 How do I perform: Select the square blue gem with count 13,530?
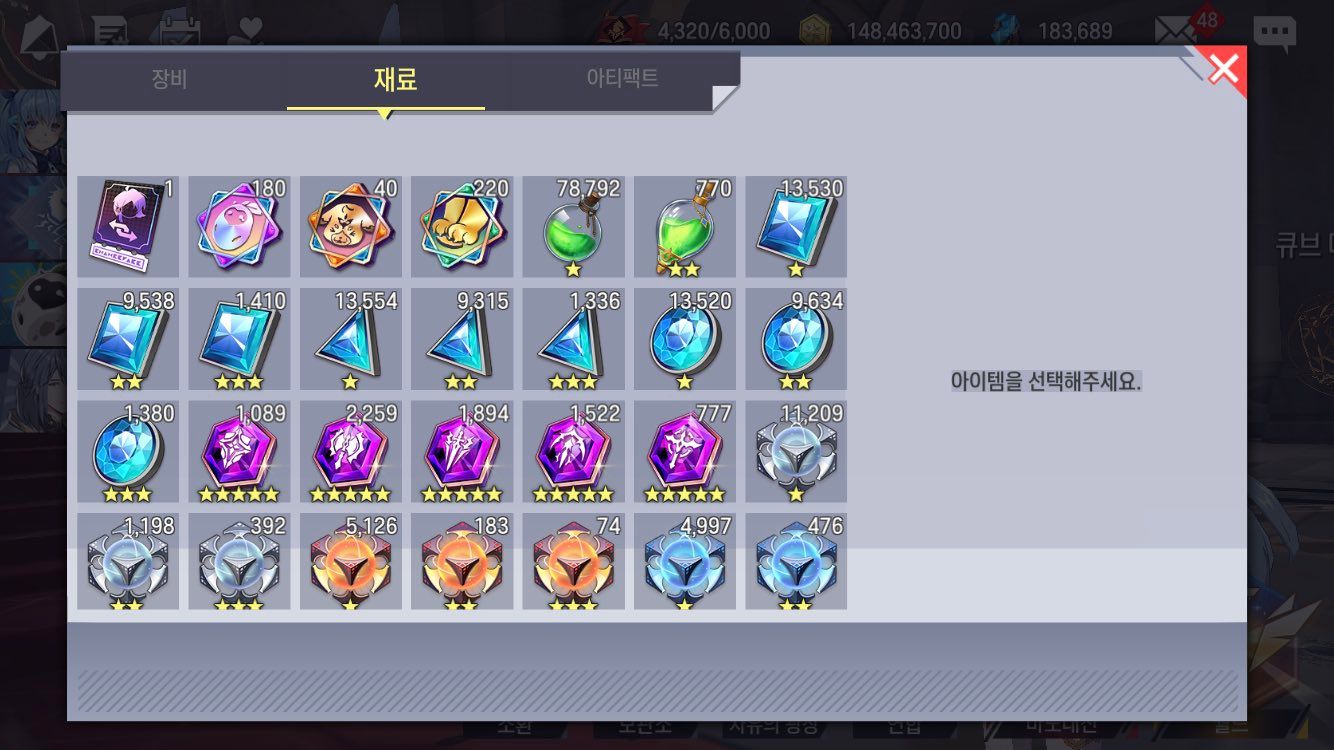tap(796, 227)
